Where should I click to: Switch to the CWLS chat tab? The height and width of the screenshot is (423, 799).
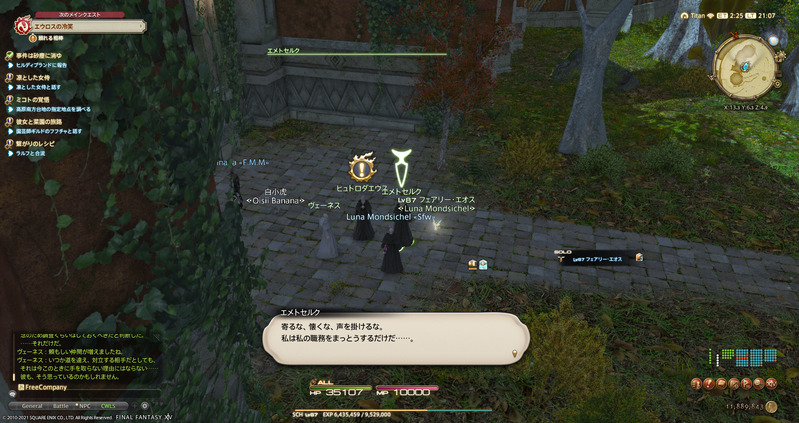pos(108,405)
